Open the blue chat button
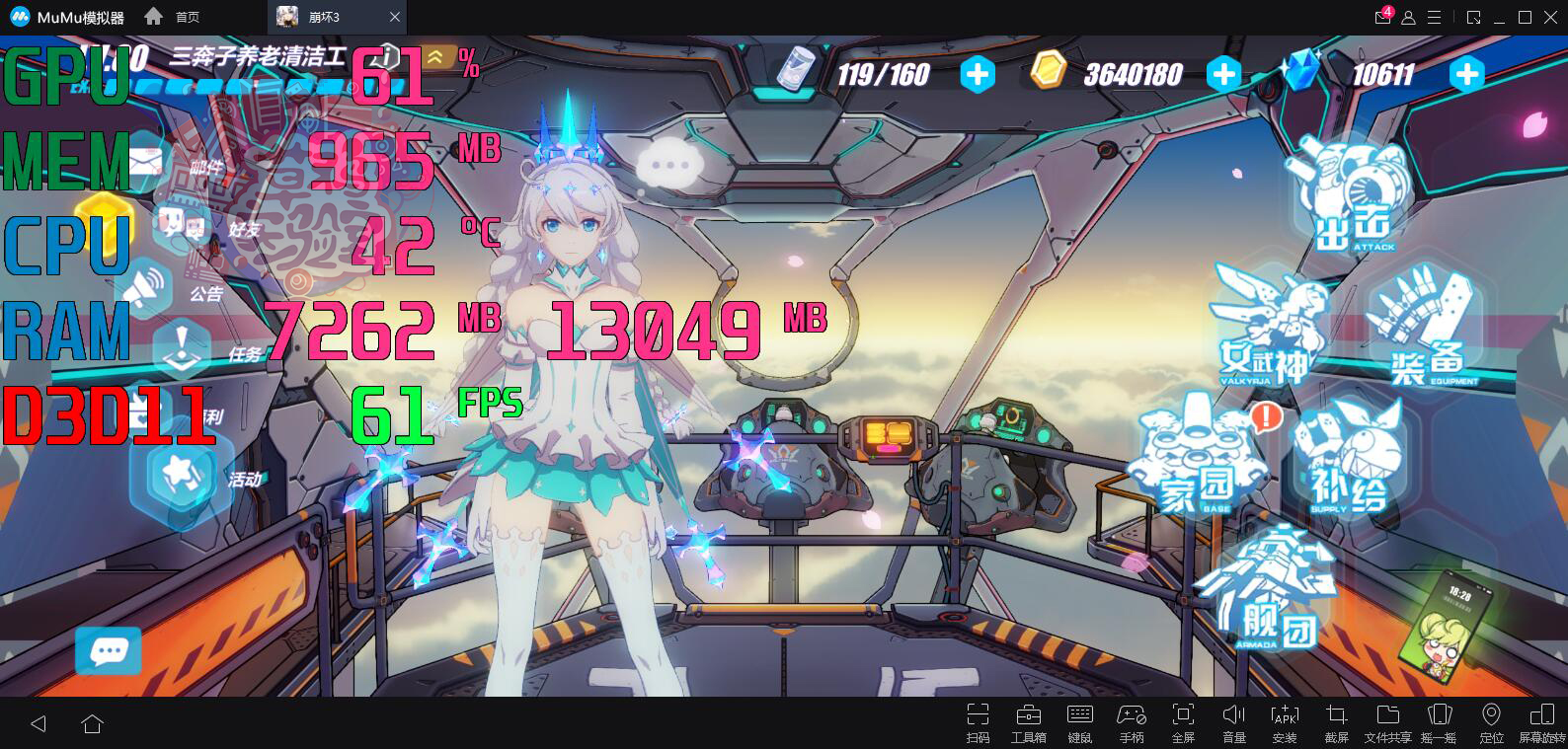 tap(109, 651)
